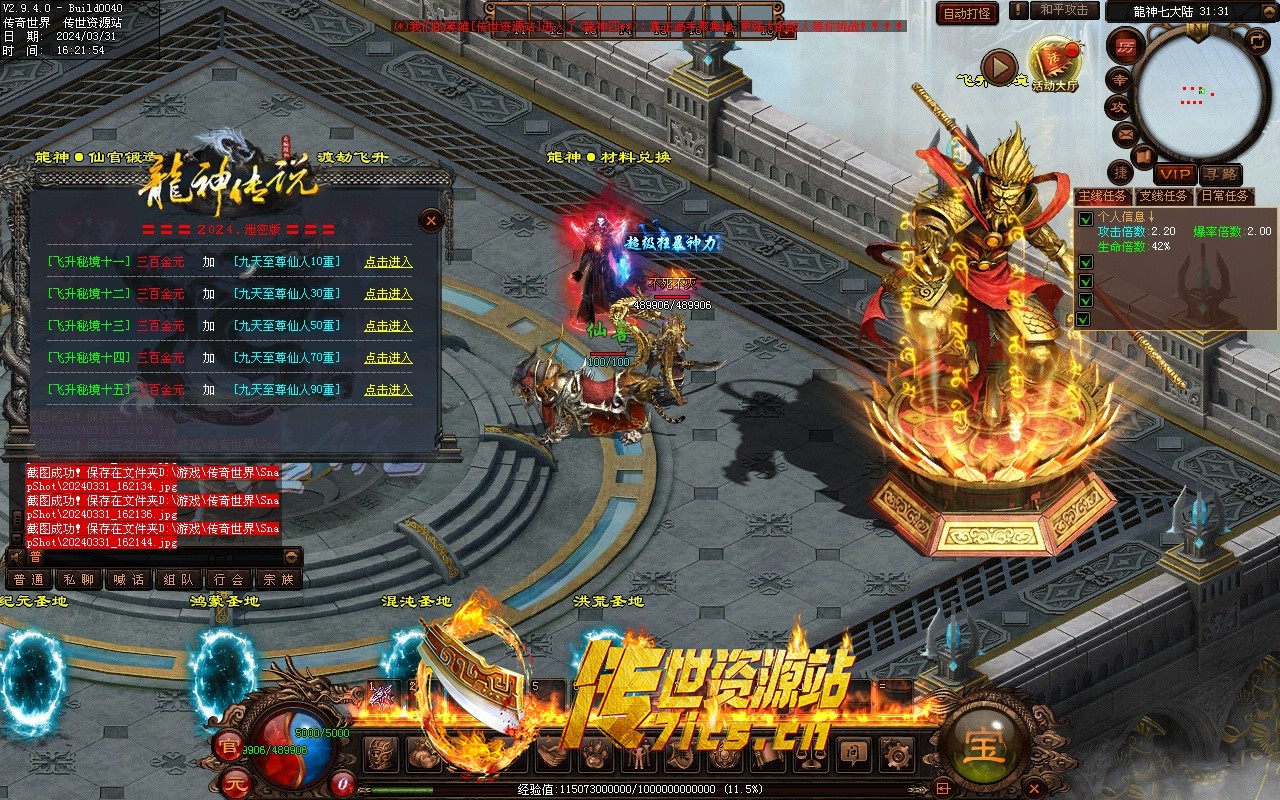Image resolution: width=1280 pixels, height=800 pixels.
Task: Select the 私聊 private chat channel
Action: tap(79, 579)
